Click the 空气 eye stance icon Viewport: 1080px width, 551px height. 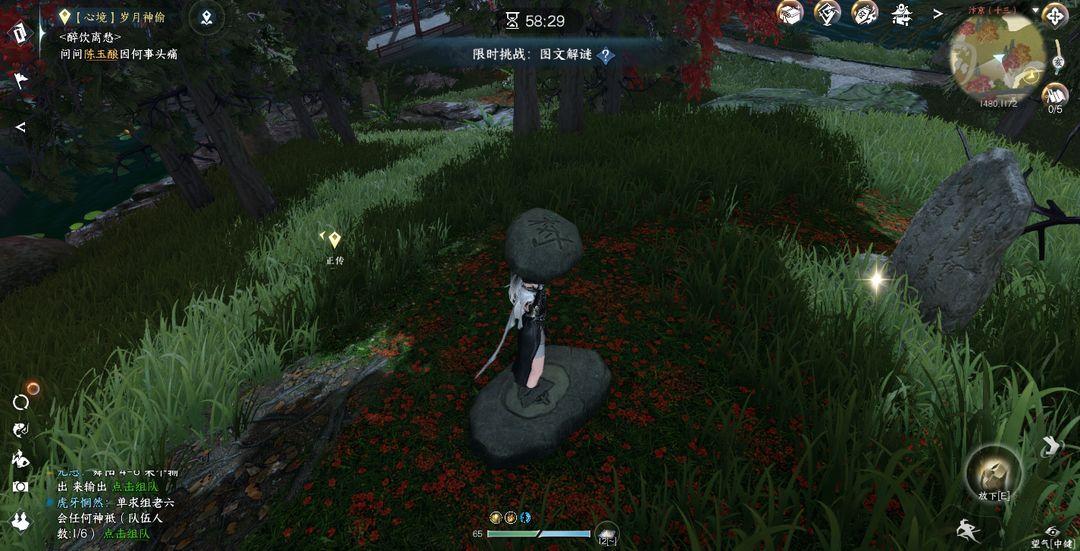coord(1052,532)
